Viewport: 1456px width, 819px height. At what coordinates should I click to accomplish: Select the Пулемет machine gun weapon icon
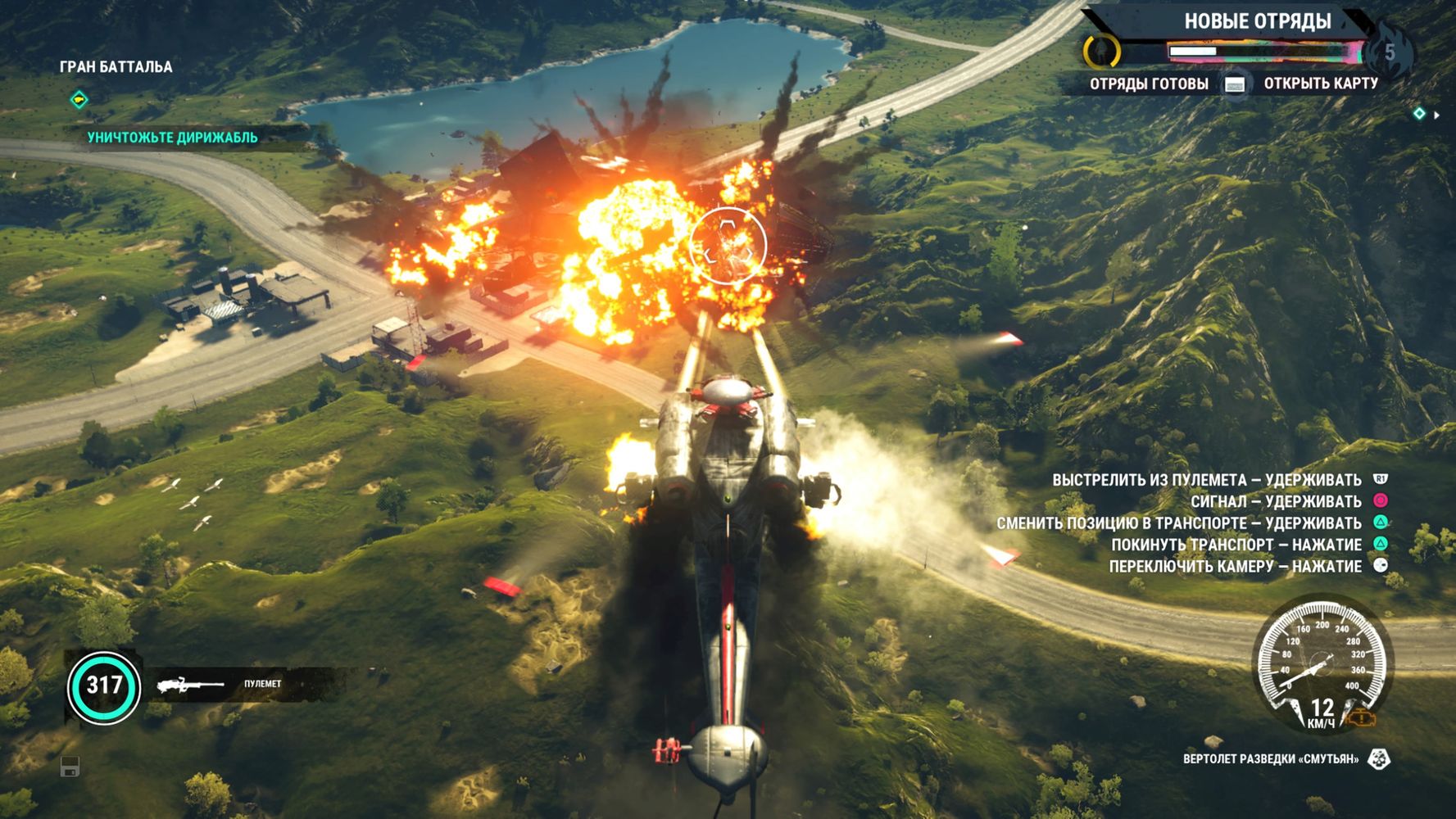pos(190,685)
